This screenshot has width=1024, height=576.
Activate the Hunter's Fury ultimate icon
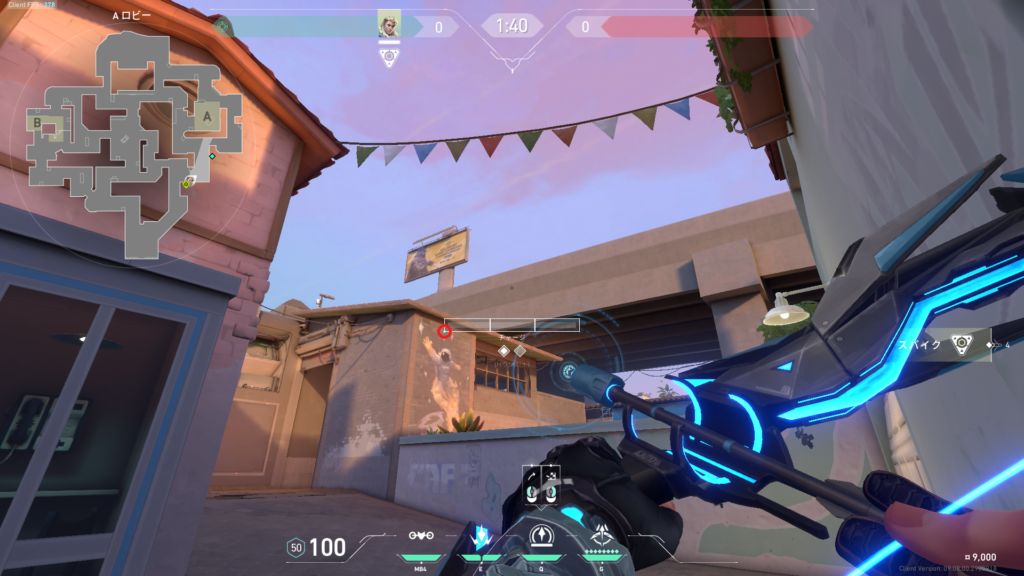tap(601, 536)
